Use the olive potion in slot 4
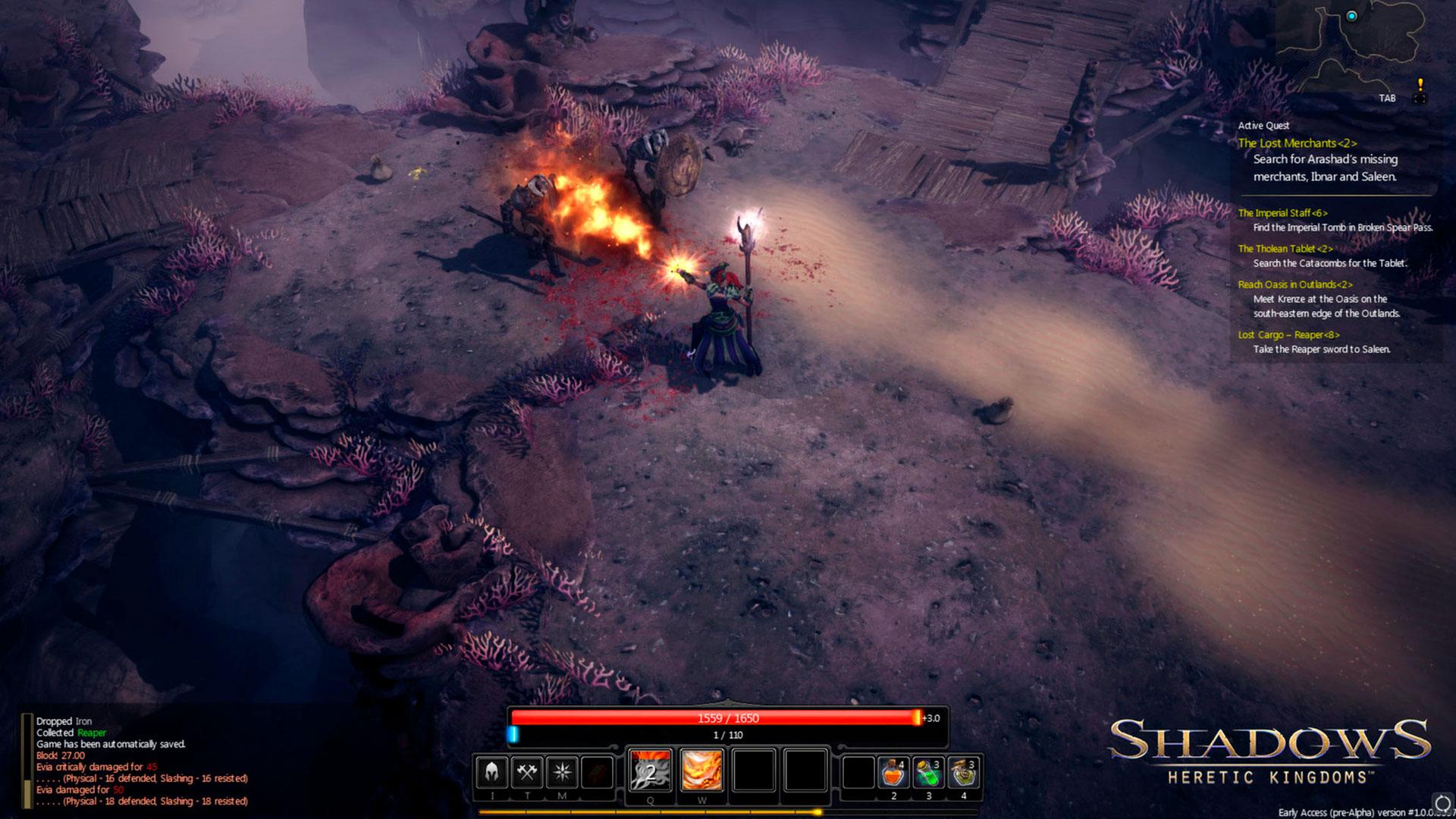 (963, 773)
